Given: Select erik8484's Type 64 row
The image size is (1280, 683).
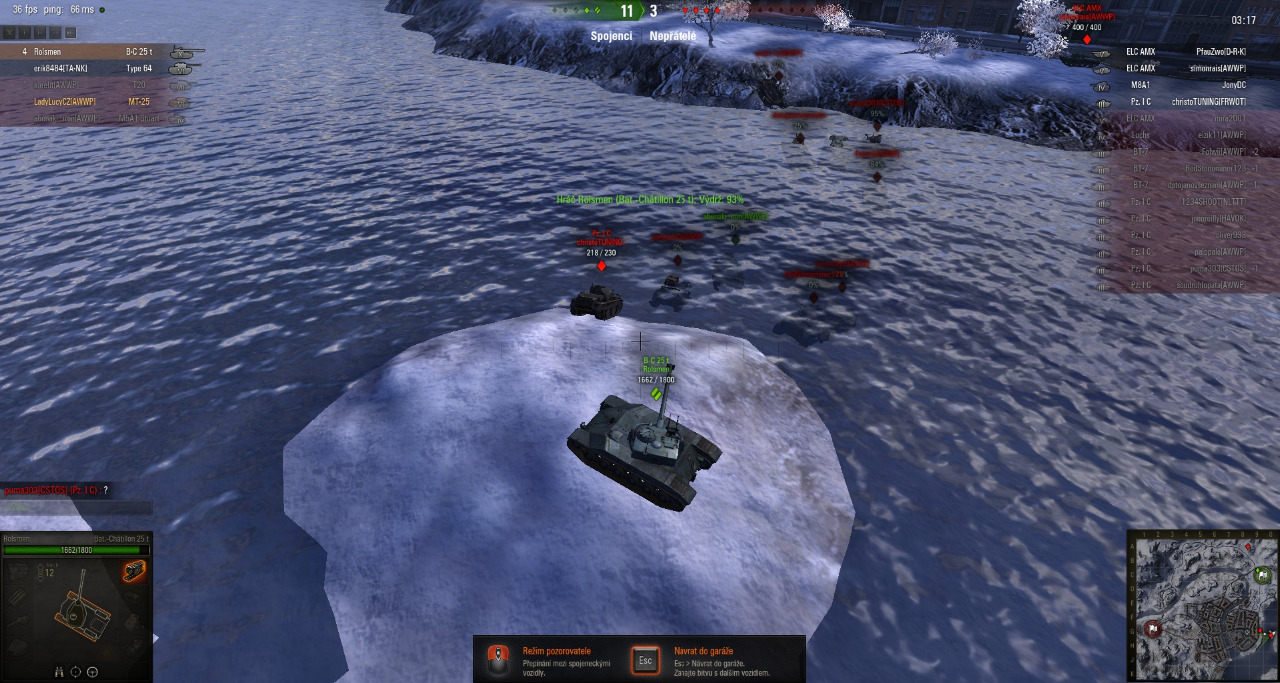Looking at the screenshot, I should (100, 68).
